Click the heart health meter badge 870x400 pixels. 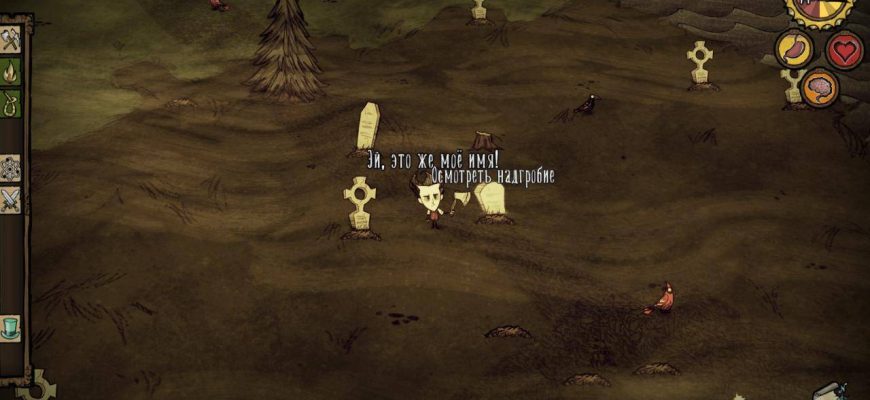[x=845, y=49]
